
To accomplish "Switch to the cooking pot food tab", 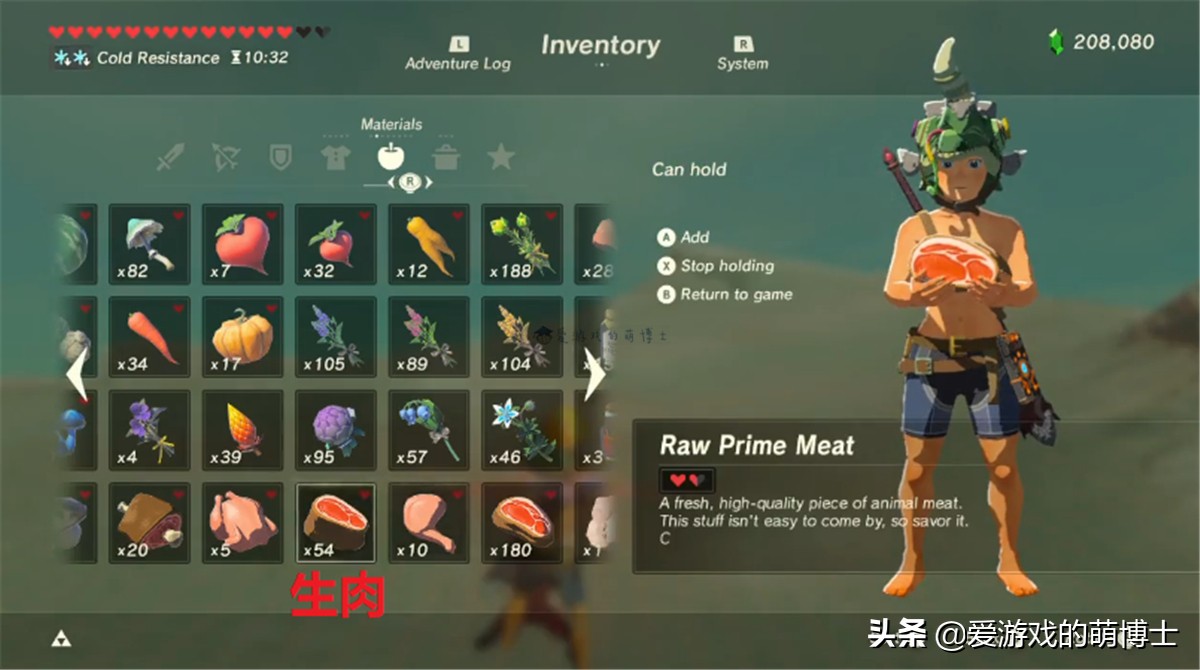I will coord(445,157).
